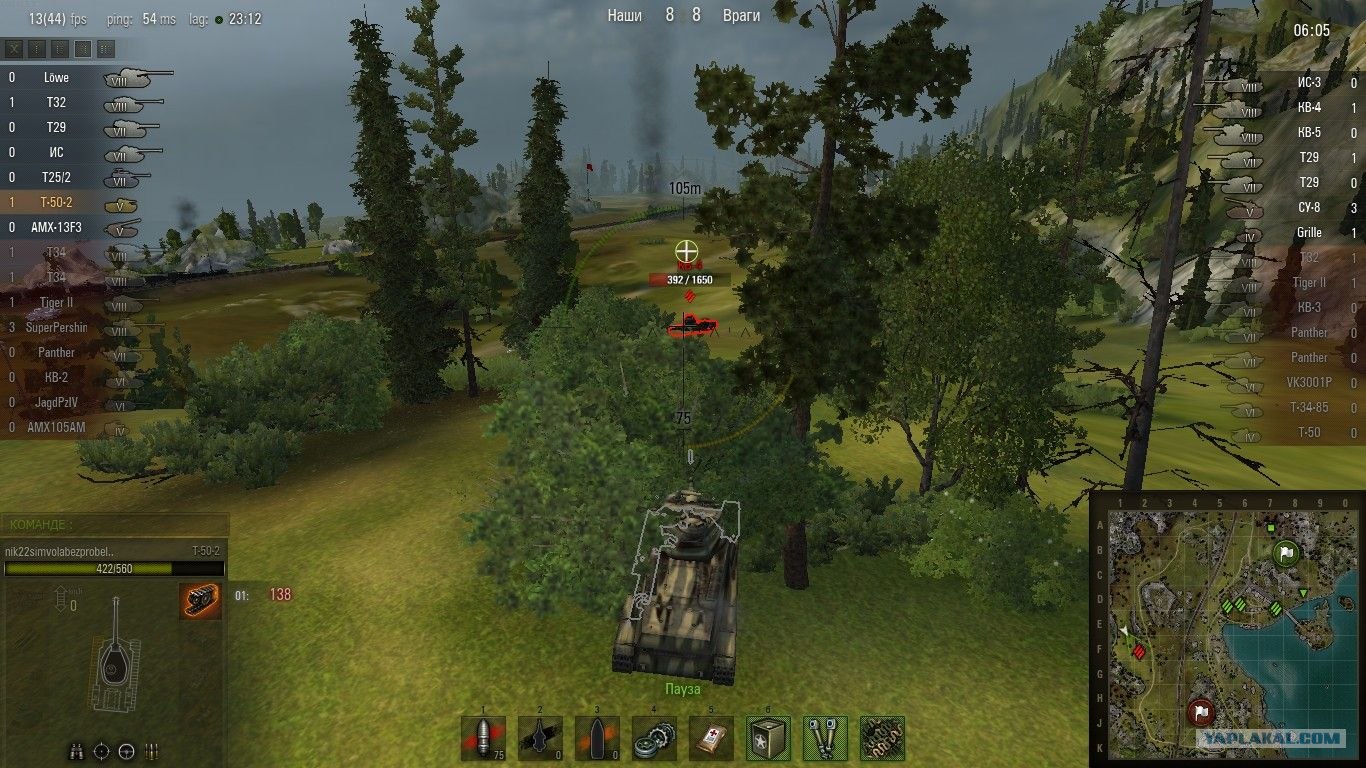1366x768 pixels.
Task: Click the damaged track module indicator
Action: [201, 601]
